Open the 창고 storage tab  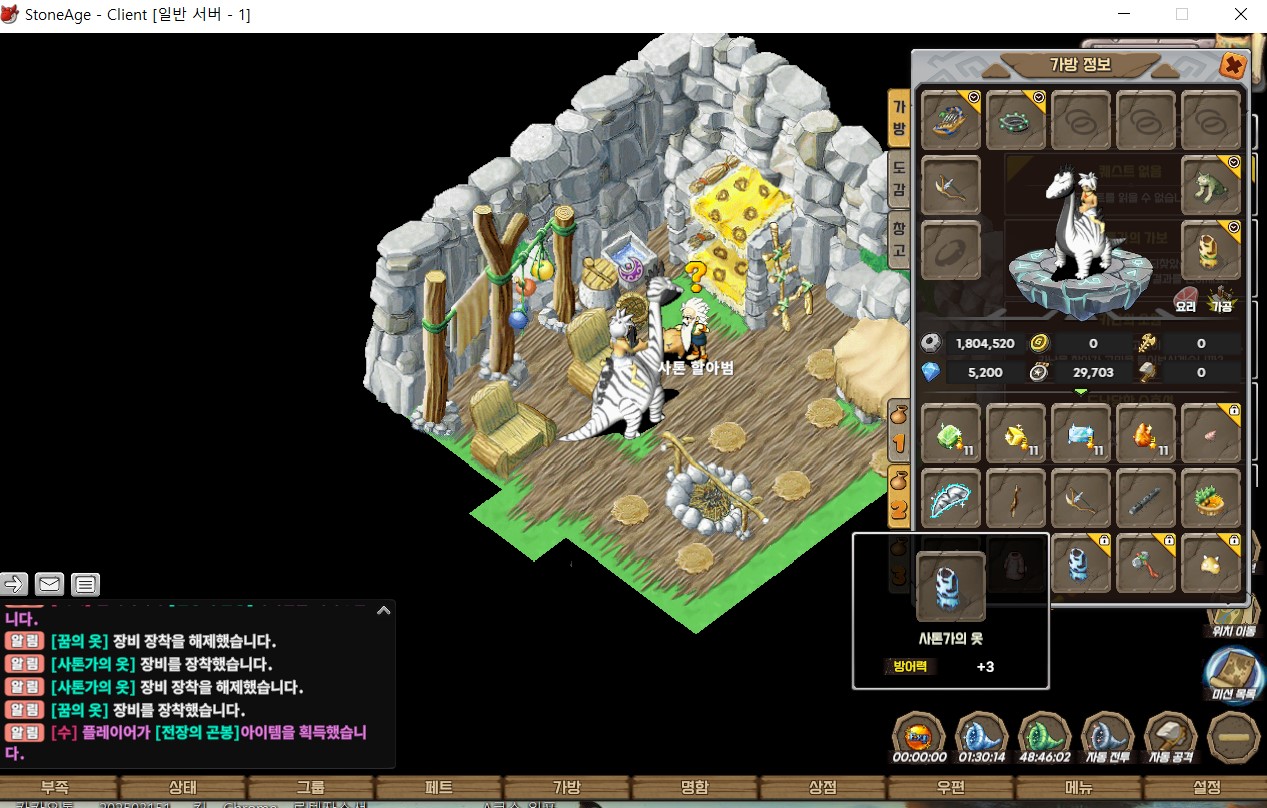coord(898,240)
